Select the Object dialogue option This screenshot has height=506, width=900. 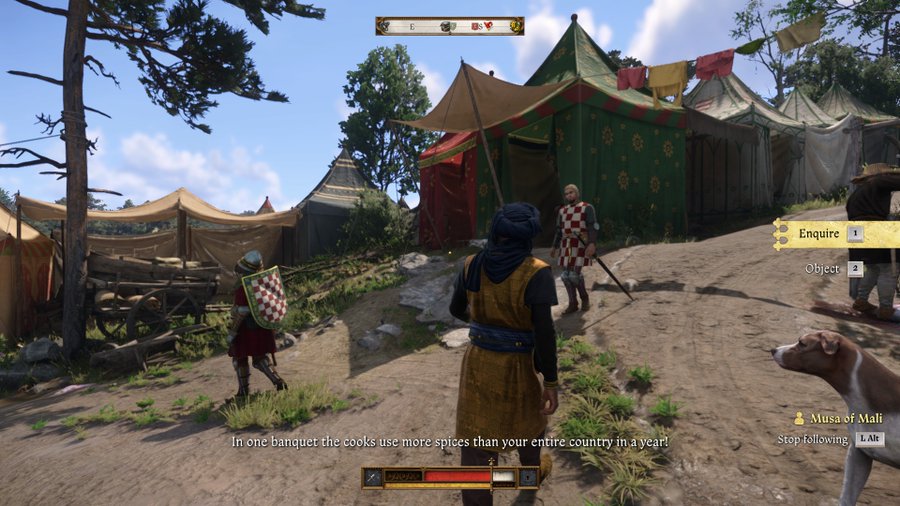822,269
